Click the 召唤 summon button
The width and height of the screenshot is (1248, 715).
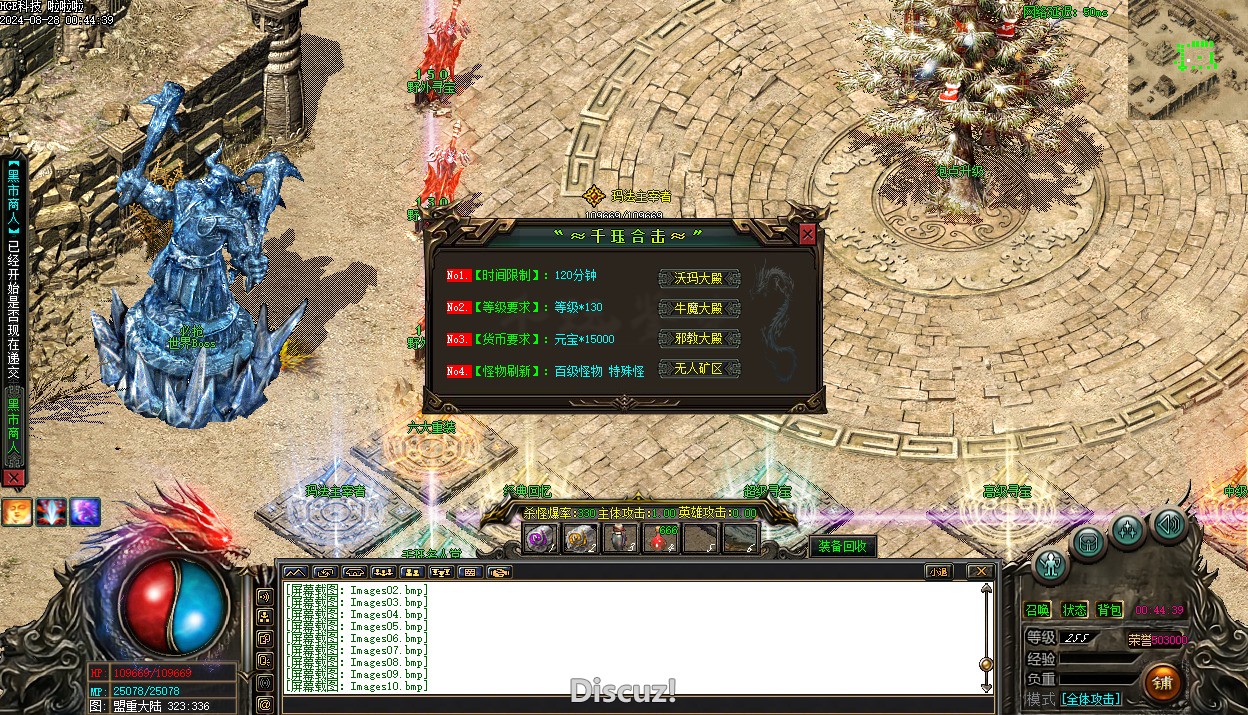(1039, 610)
